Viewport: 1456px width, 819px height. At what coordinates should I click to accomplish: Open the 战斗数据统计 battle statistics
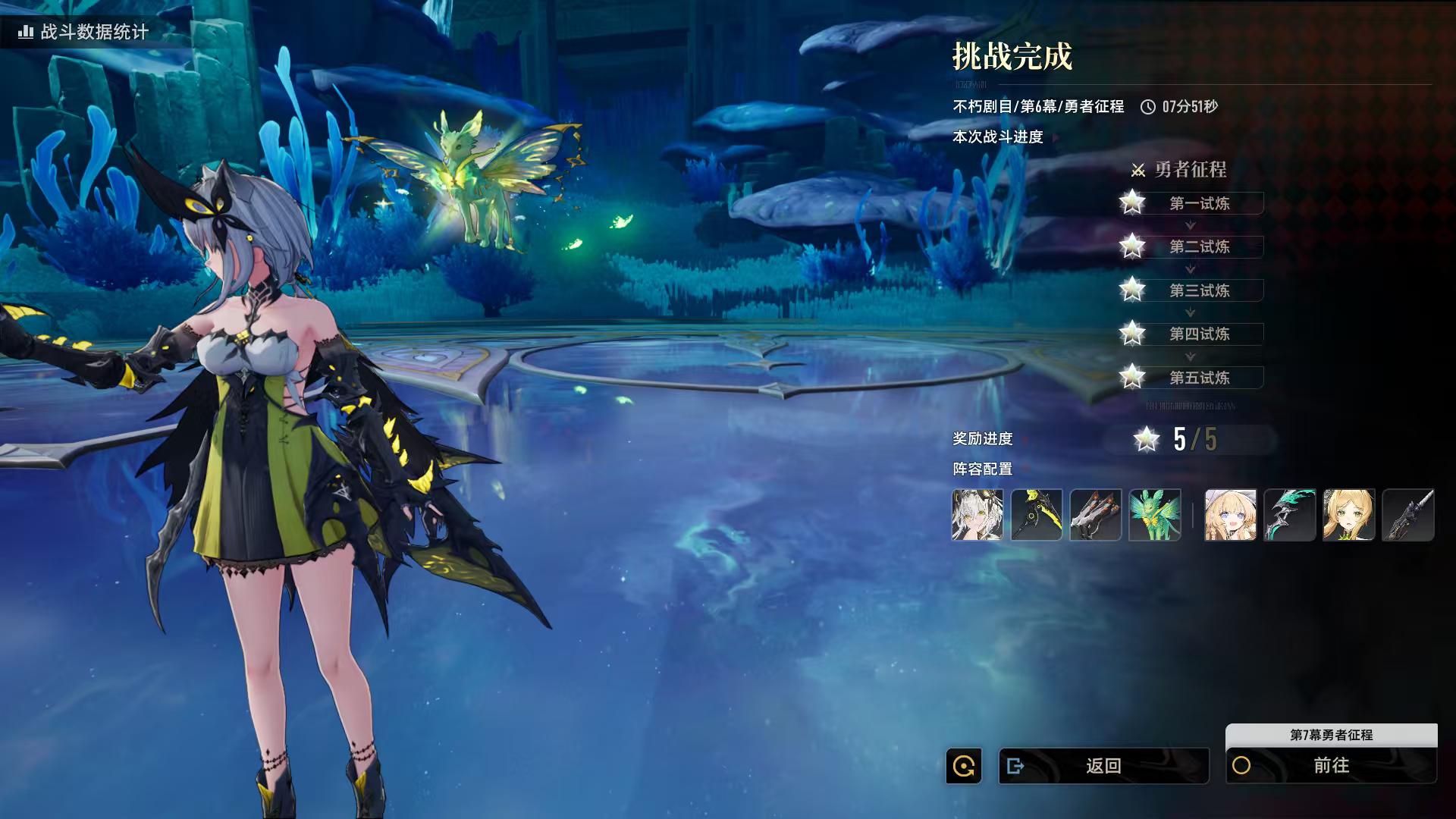click(x=85, y=32)
